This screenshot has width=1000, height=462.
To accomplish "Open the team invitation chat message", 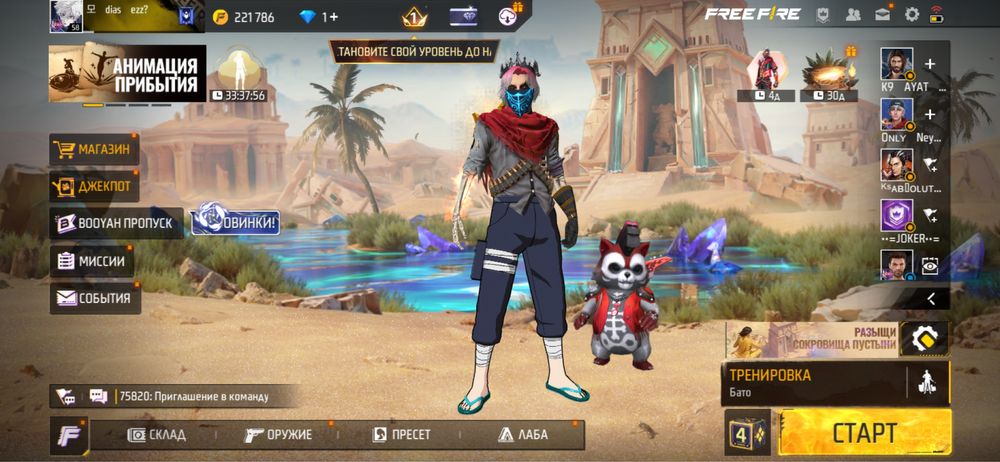I will 192,396.
